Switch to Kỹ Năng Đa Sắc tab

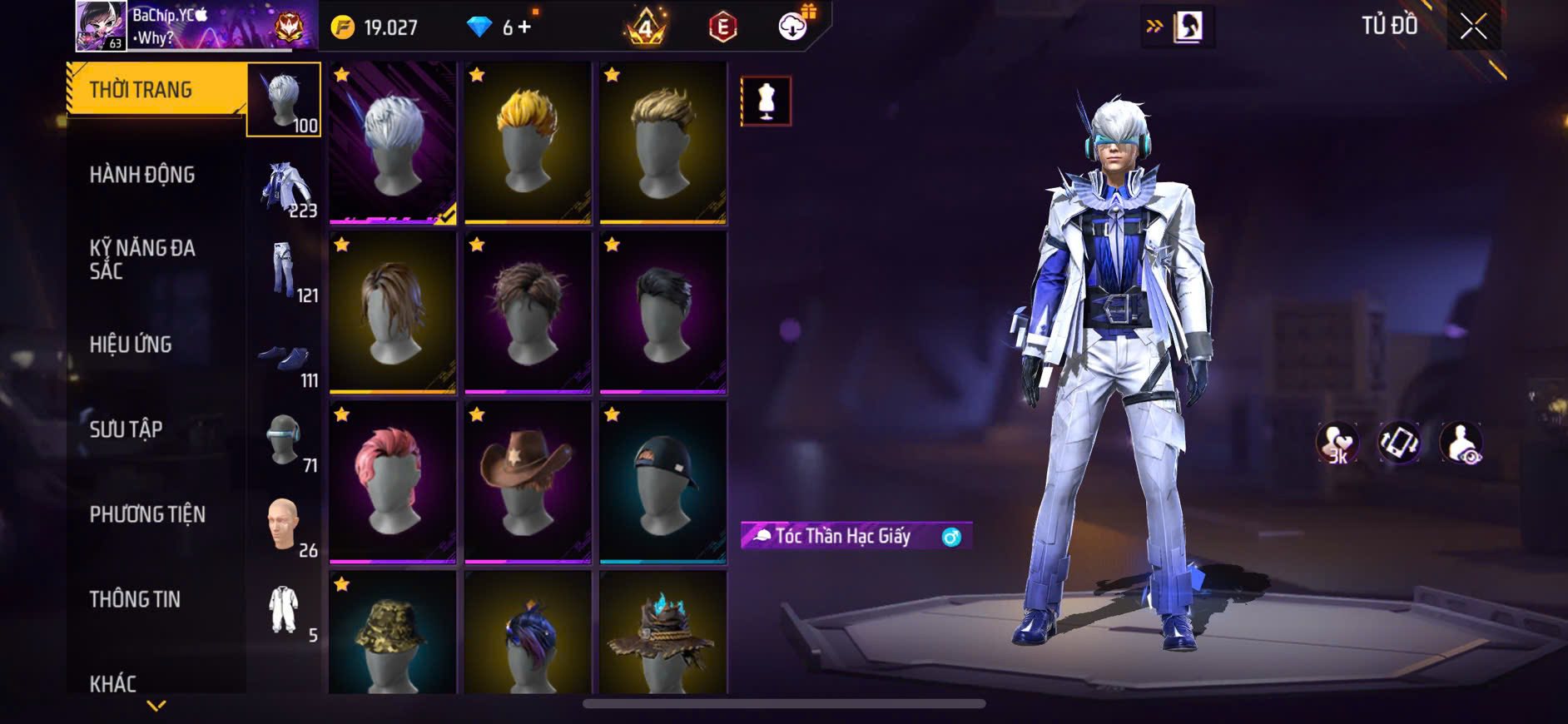142,260
